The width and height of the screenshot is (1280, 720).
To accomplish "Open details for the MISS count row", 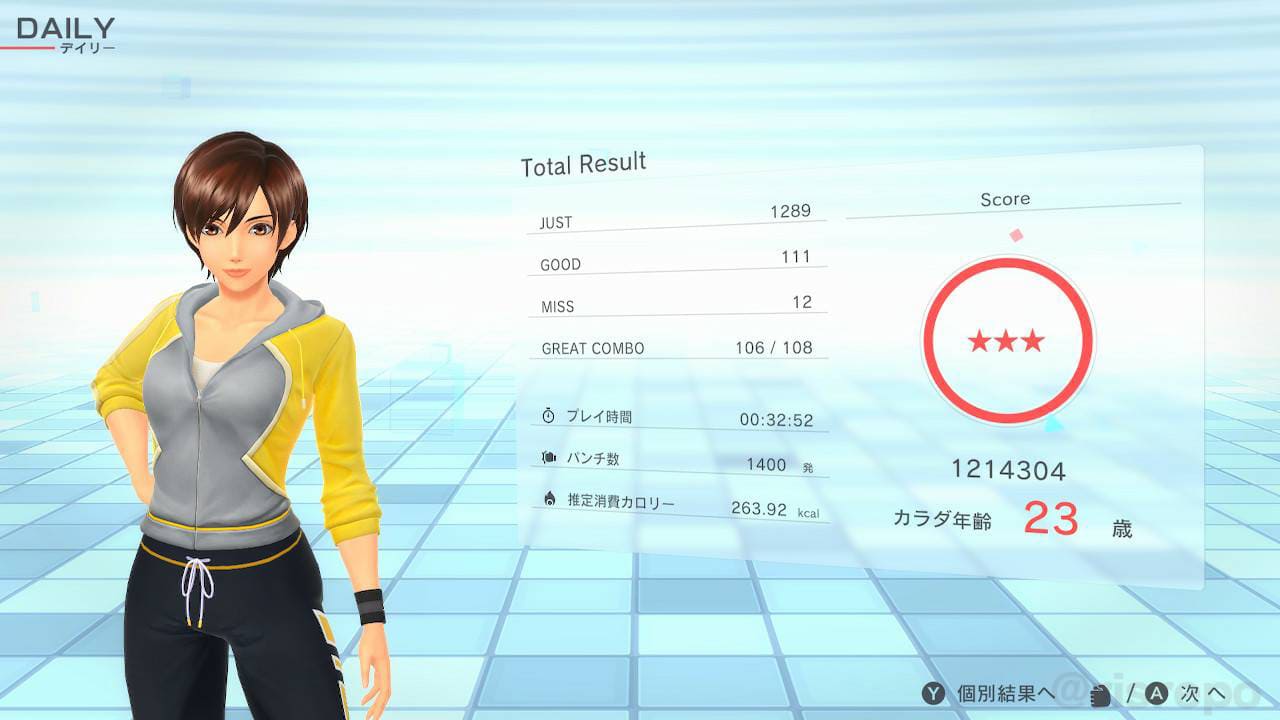I will (x=677, y=303).
